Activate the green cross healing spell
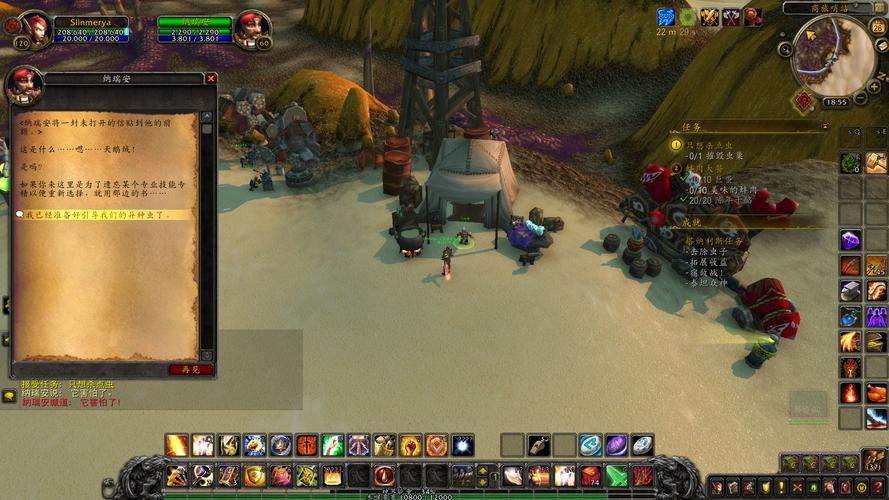 (x=333, y=445)
